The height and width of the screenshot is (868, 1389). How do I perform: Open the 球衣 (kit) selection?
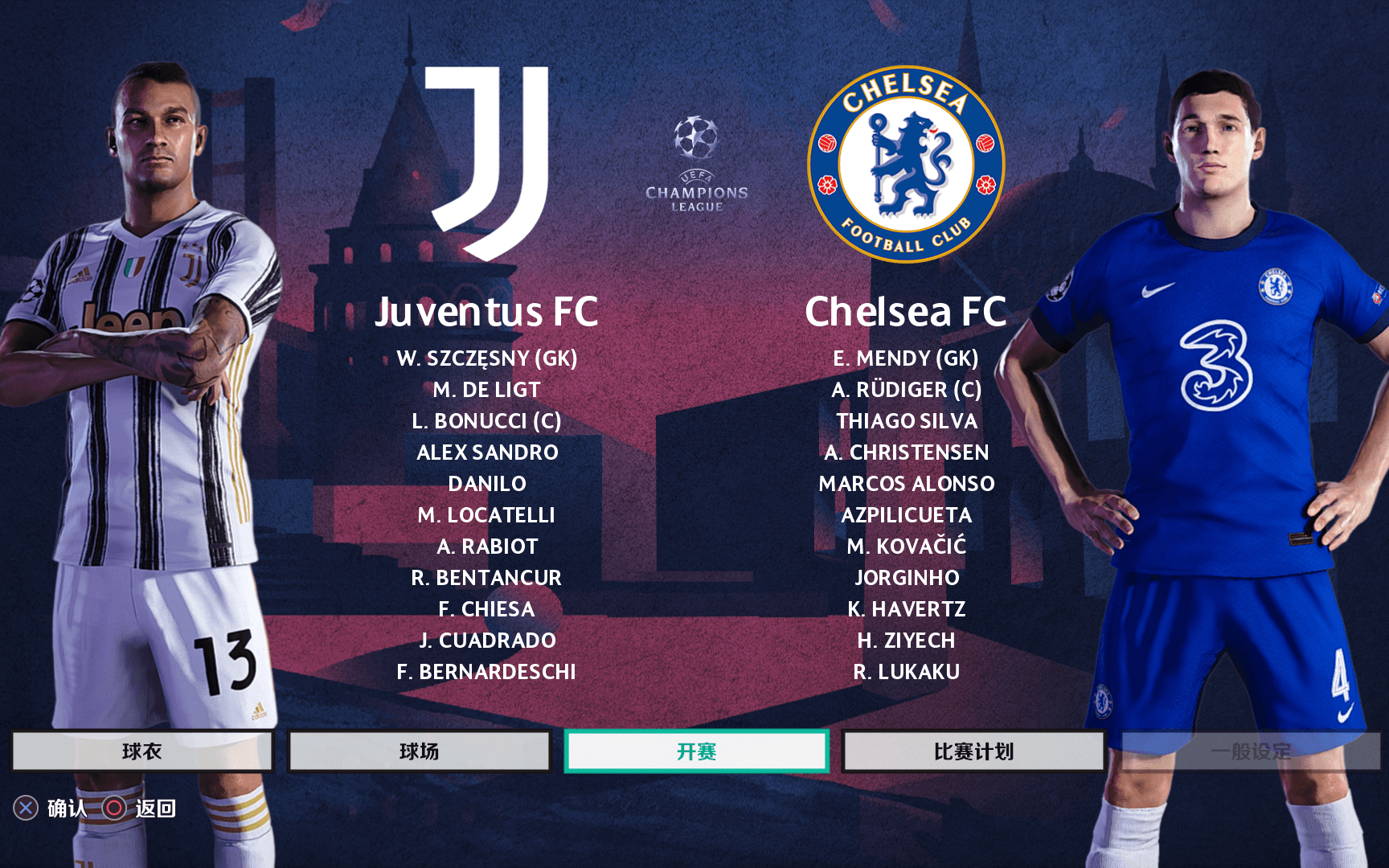pos(142,751)
